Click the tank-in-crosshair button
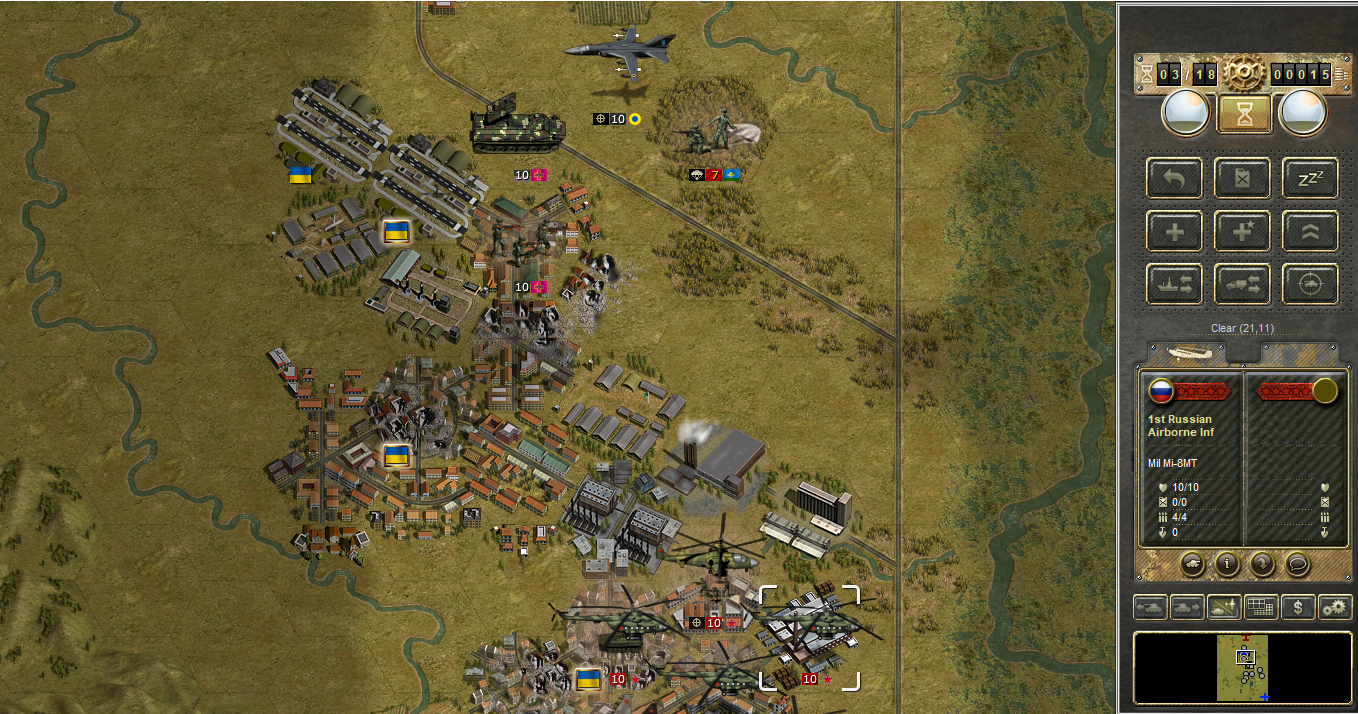 point(1310,285)
